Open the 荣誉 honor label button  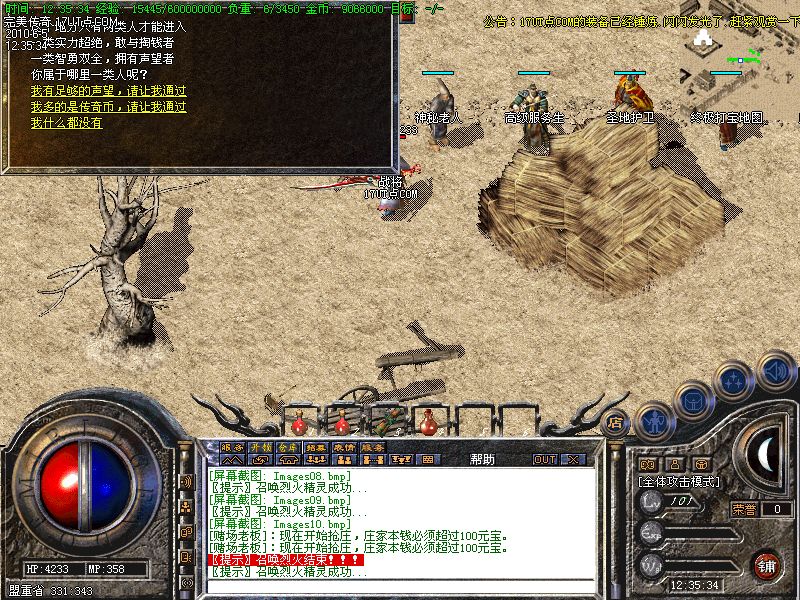click(x=744, y=509)
